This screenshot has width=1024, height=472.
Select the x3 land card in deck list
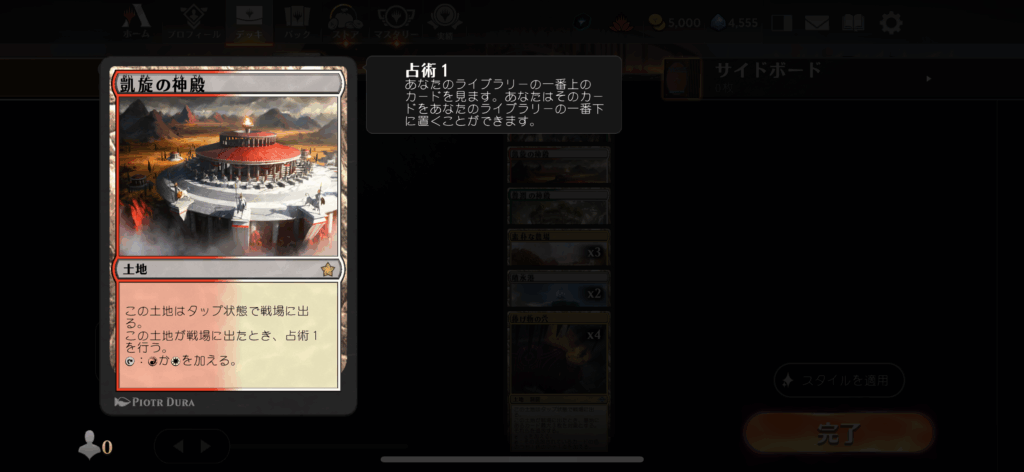[x=558, y=248]
